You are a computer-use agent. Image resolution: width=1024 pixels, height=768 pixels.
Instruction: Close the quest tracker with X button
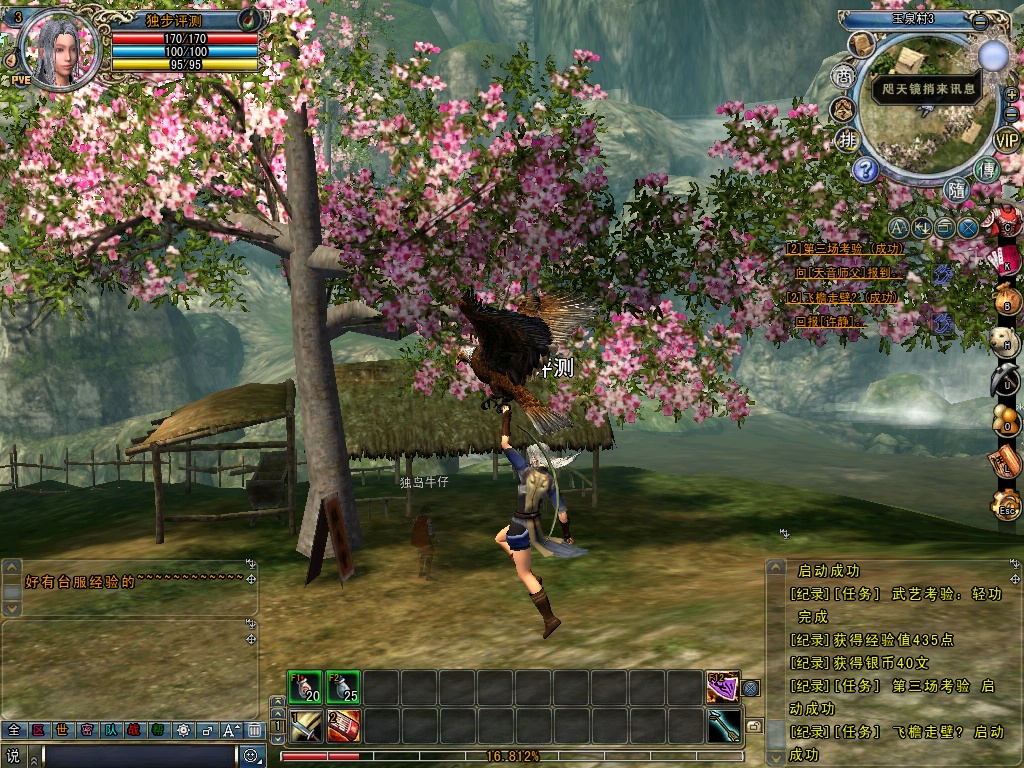point(967,227)
